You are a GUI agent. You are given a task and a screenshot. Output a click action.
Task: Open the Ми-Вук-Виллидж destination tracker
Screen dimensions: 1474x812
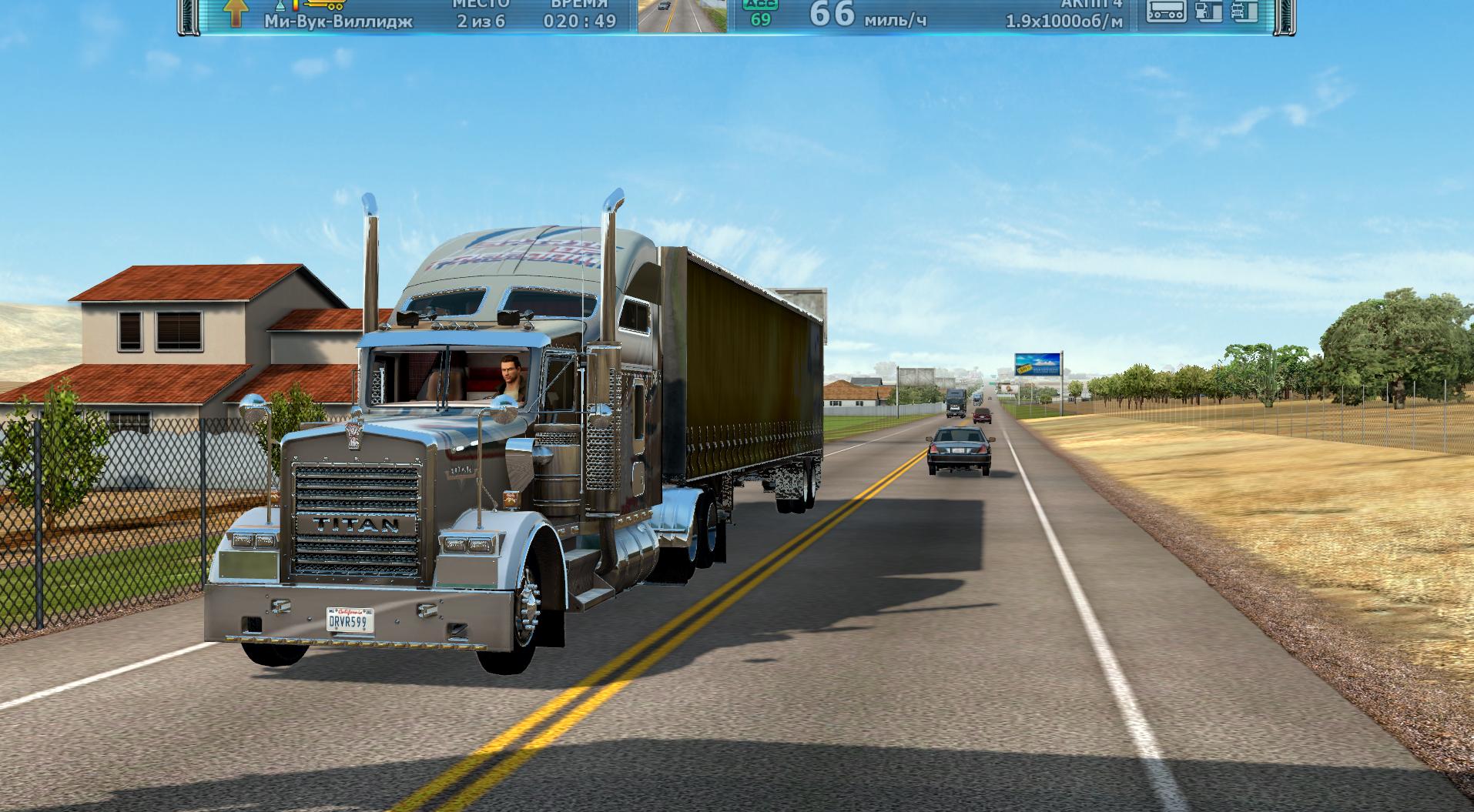338,22
